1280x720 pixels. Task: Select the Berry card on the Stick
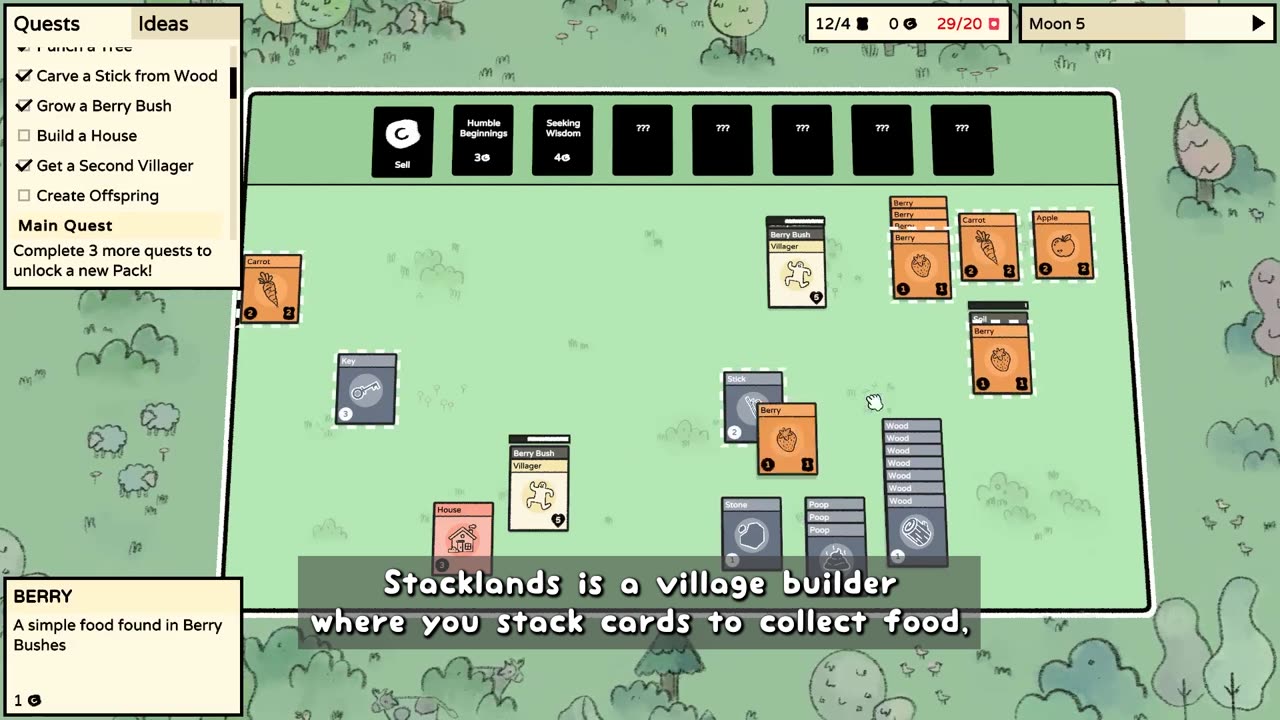pos(787,440)
